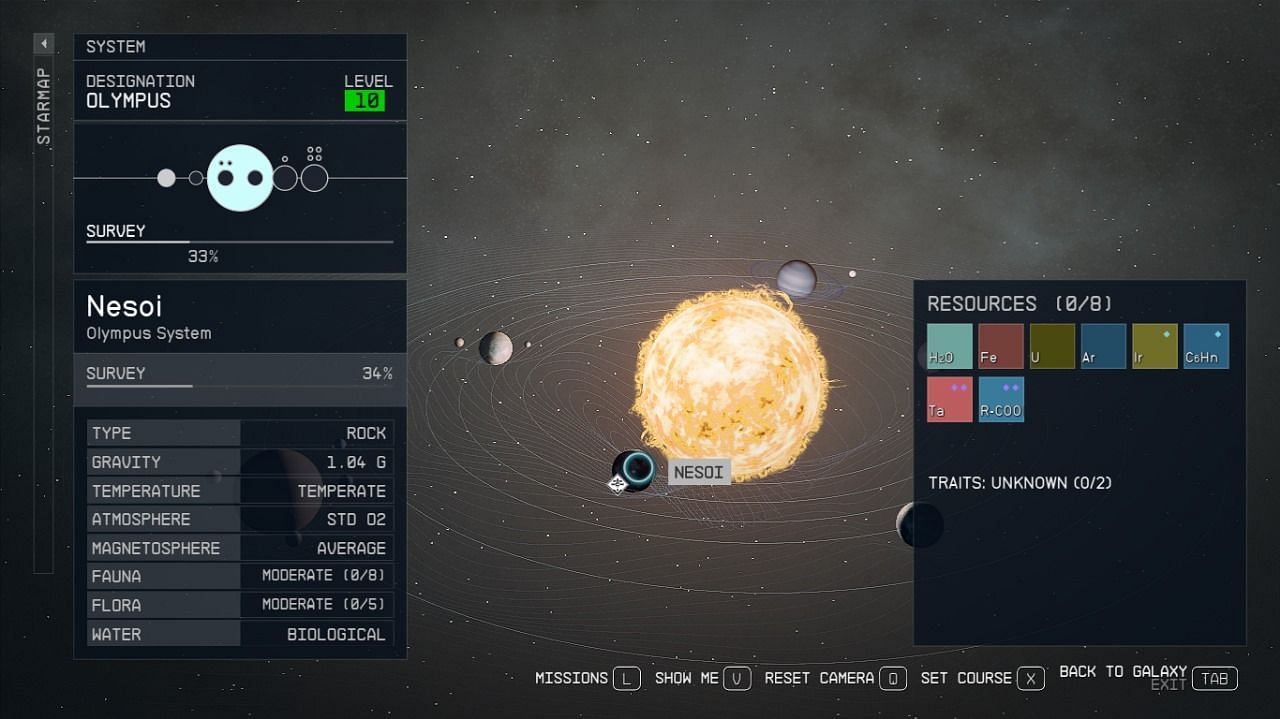
Task: Go Back to Galaxy view
Action: click(x=1148, y=676)
